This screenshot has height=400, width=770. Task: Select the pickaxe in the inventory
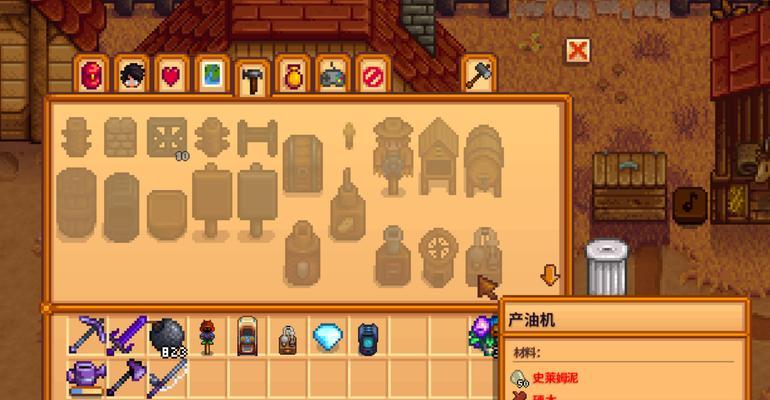88,336
